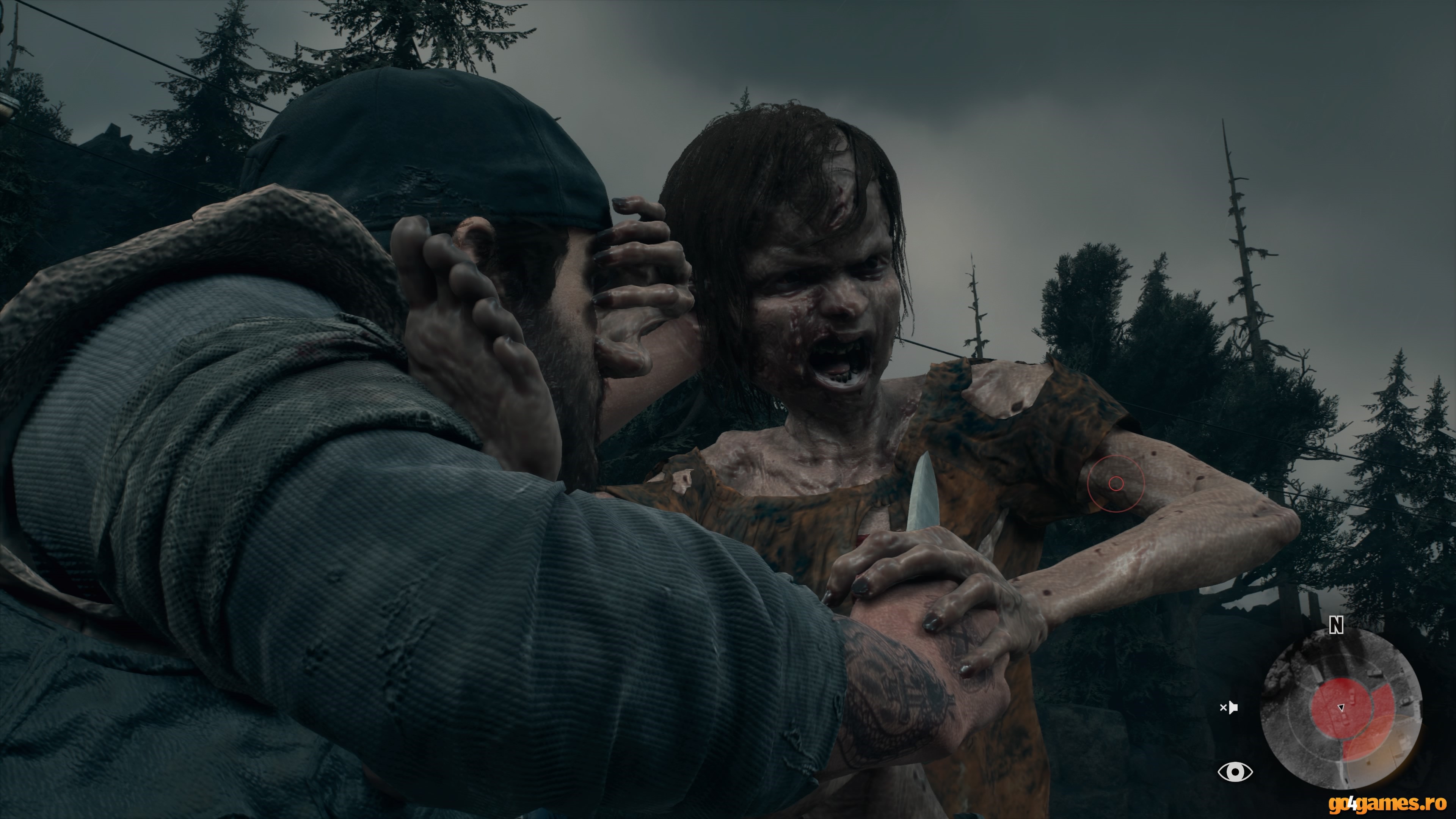Select the eye visibility indicator icon
Image resolution: width=1456 pixels, height=819 pixels.
pyautogui.click(x=1235, y=772)
